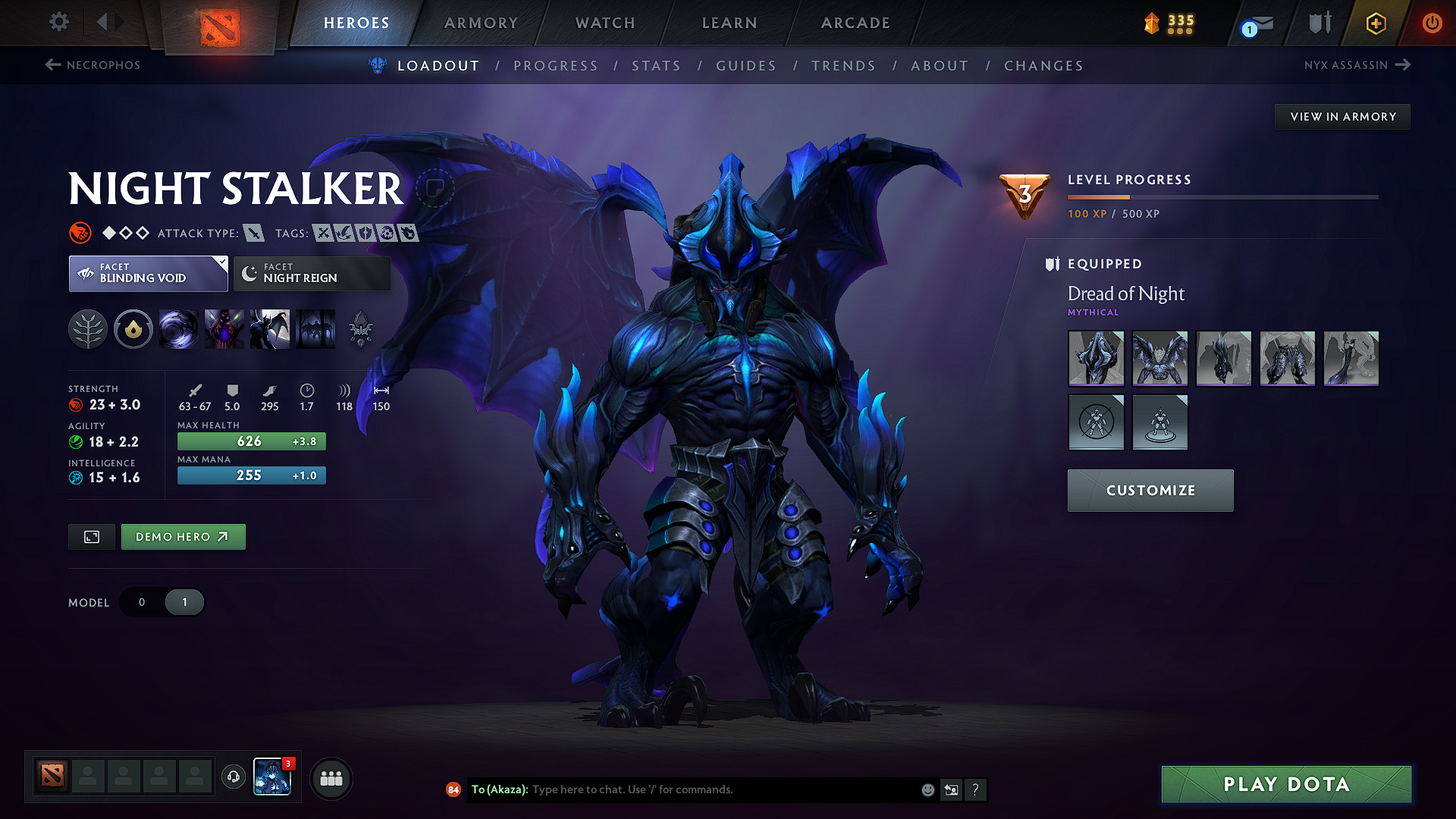Click the innate ability icon
Viewport: 1456px width, 819px height.
tap(133, 329)
